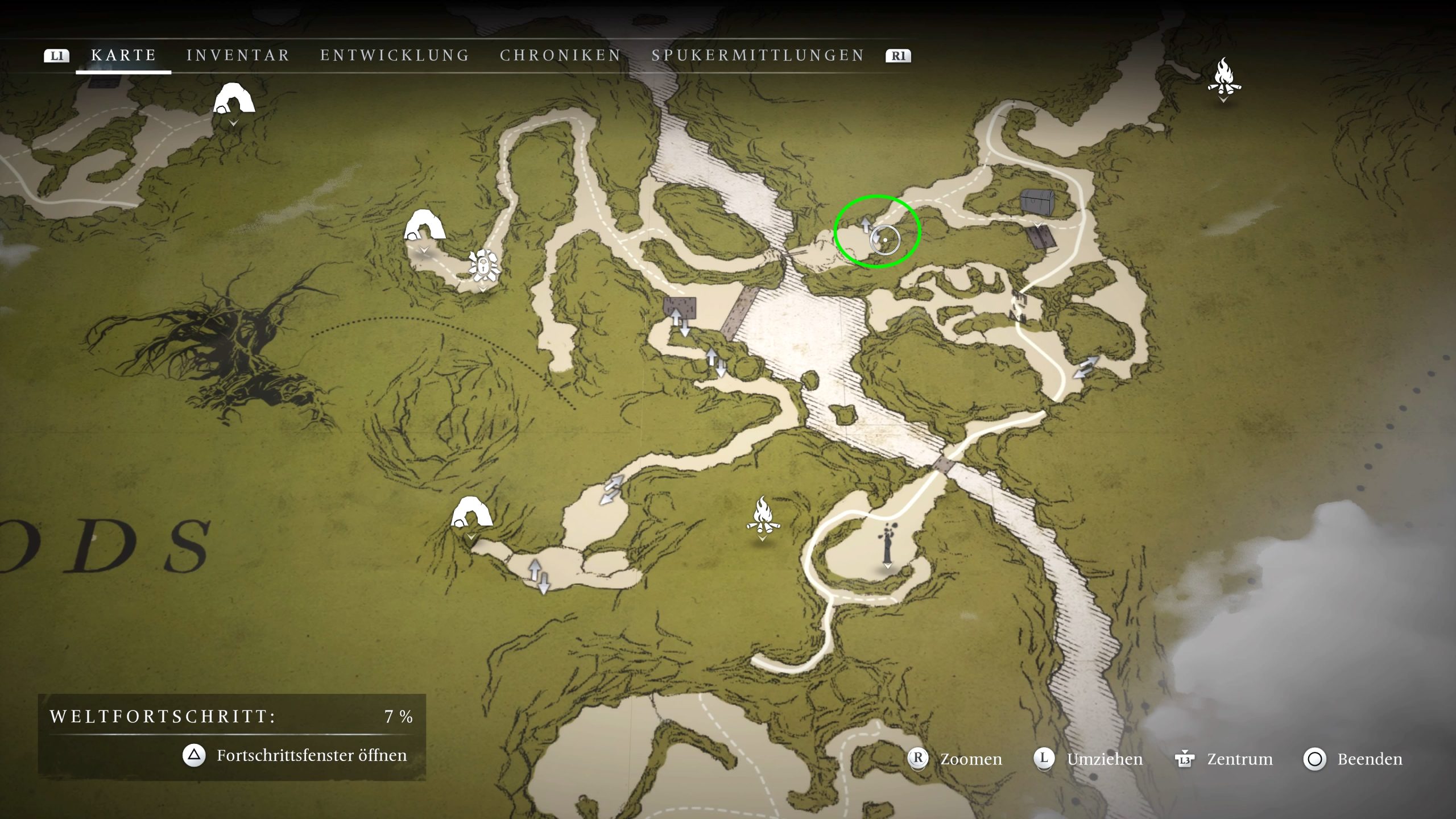Select the Chroniken tab

(x=561, y=55)
